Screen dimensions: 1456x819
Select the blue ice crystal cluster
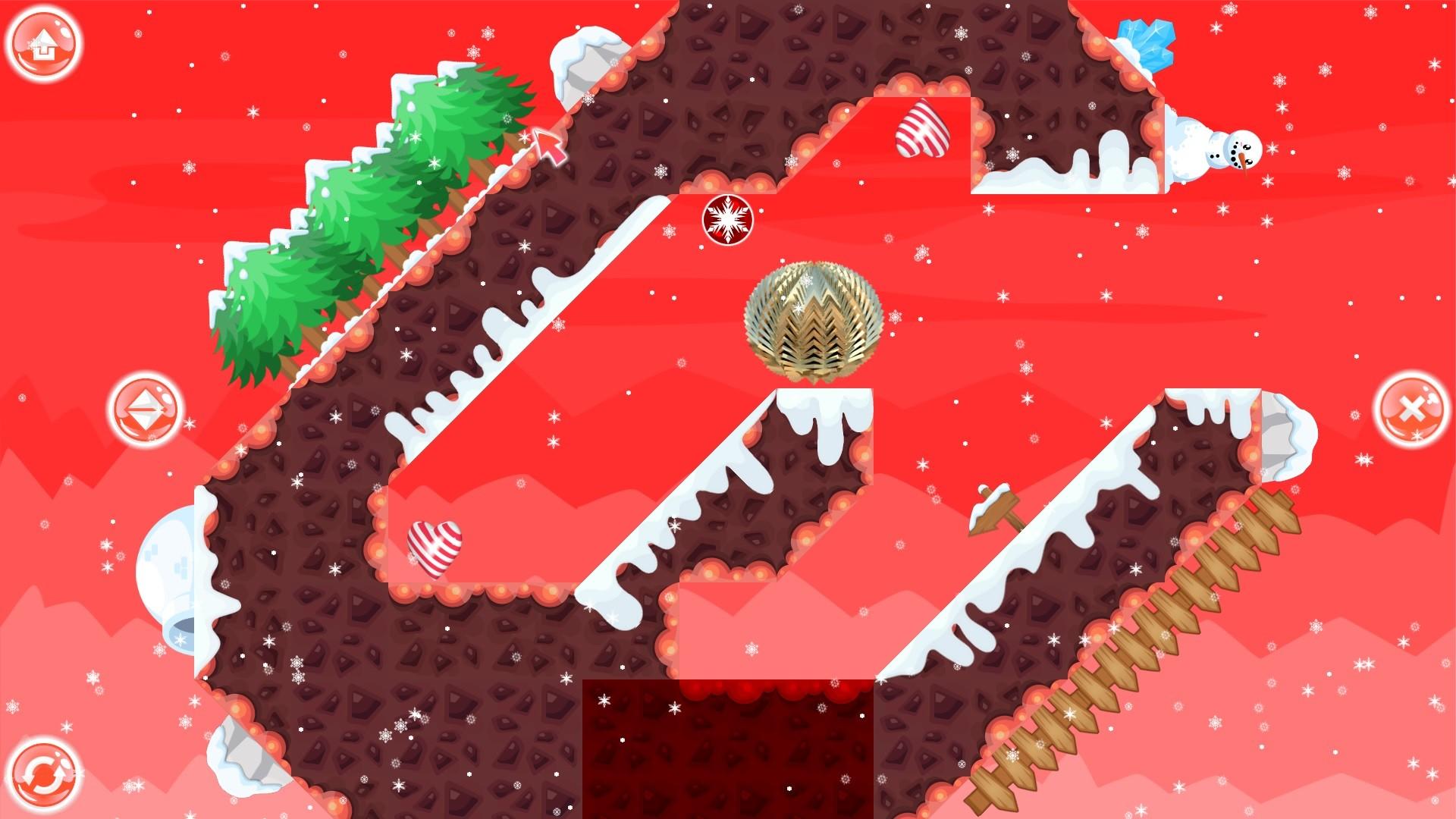tap(1147, 42)
